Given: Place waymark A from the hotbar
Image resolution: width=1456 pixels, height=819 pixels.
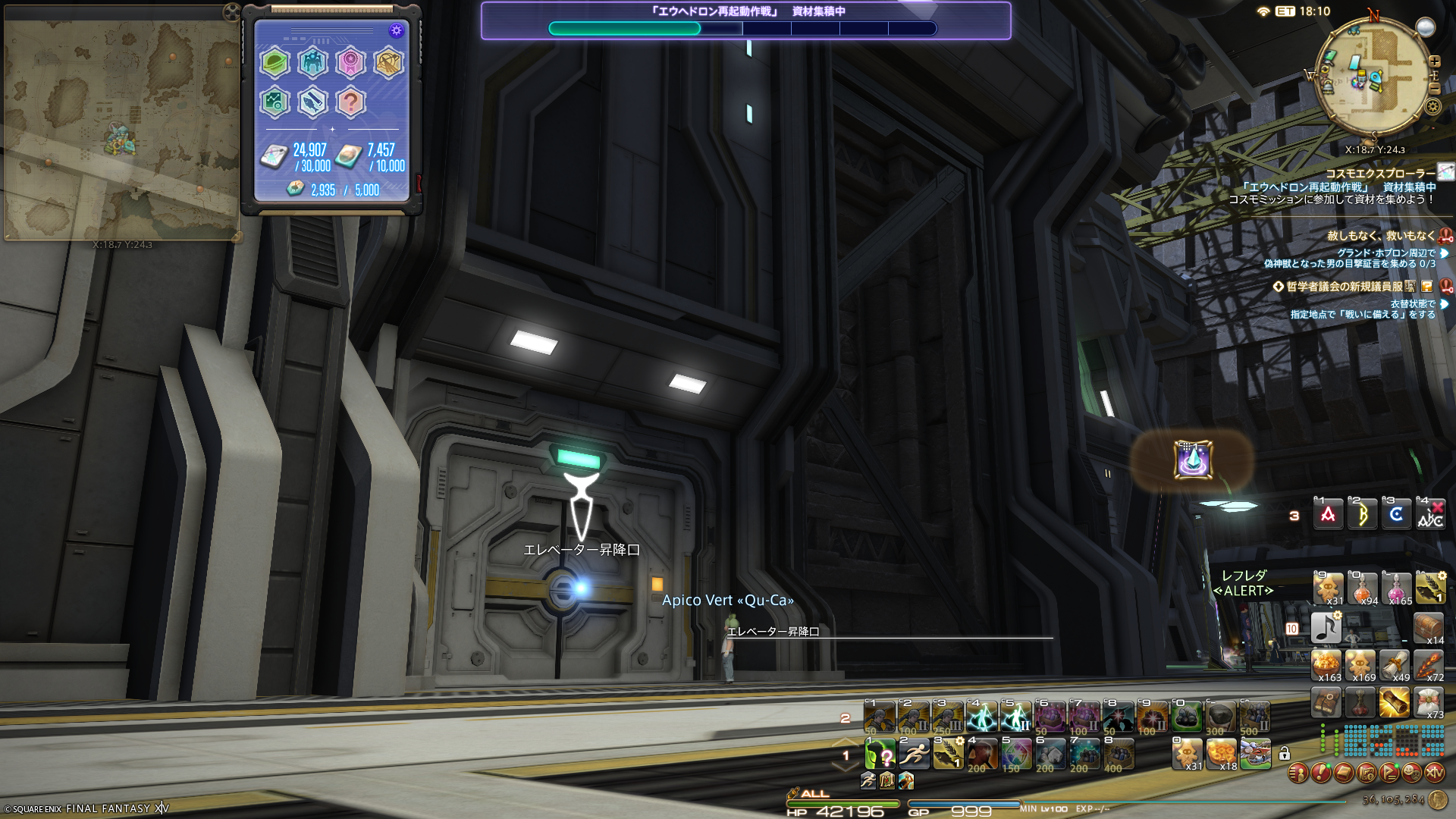Looking at the screenshot, I should click(1328, 515).
